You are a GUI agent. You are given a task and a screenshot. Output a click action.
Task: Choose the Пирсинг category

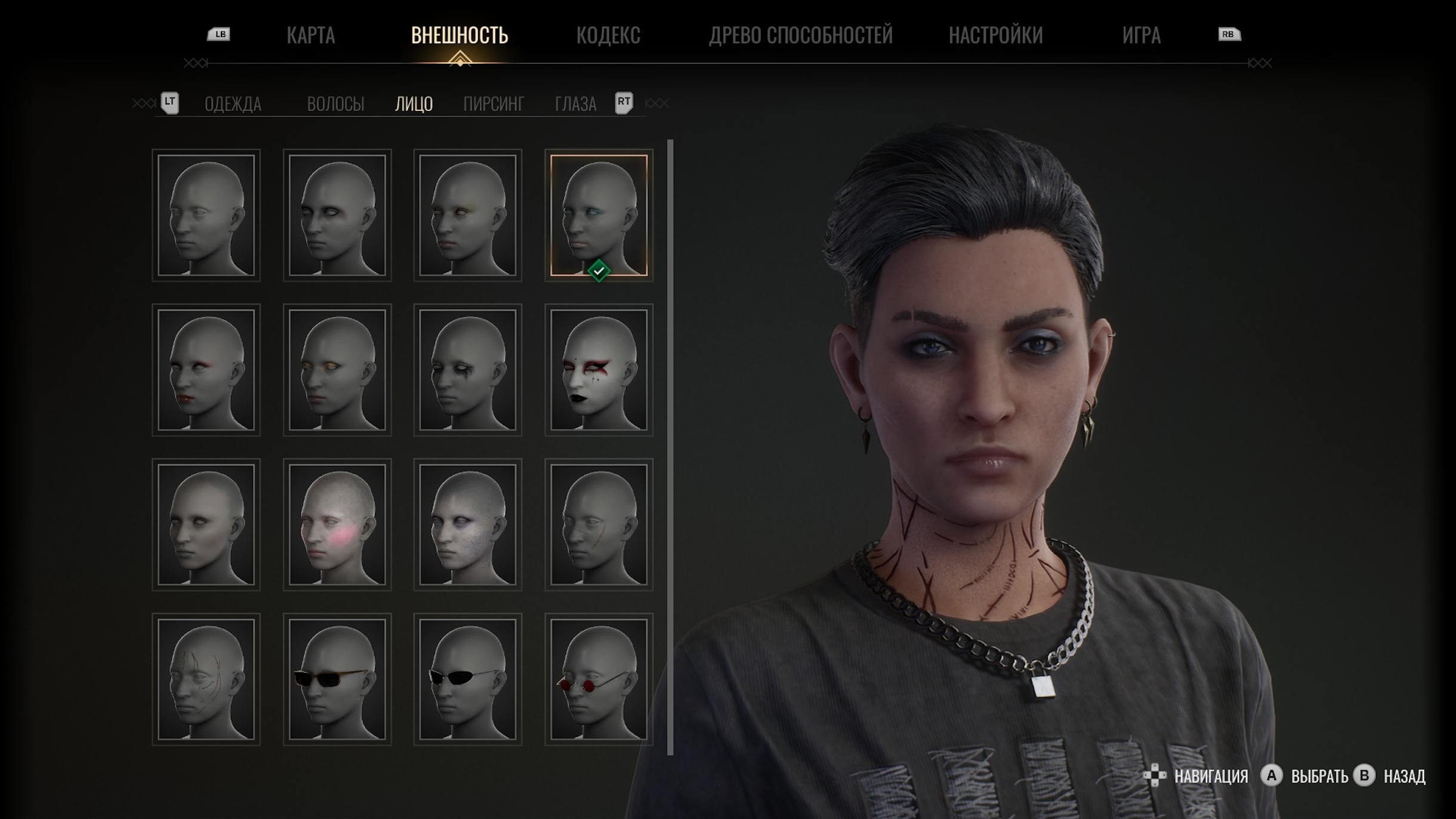pos(493,104)
